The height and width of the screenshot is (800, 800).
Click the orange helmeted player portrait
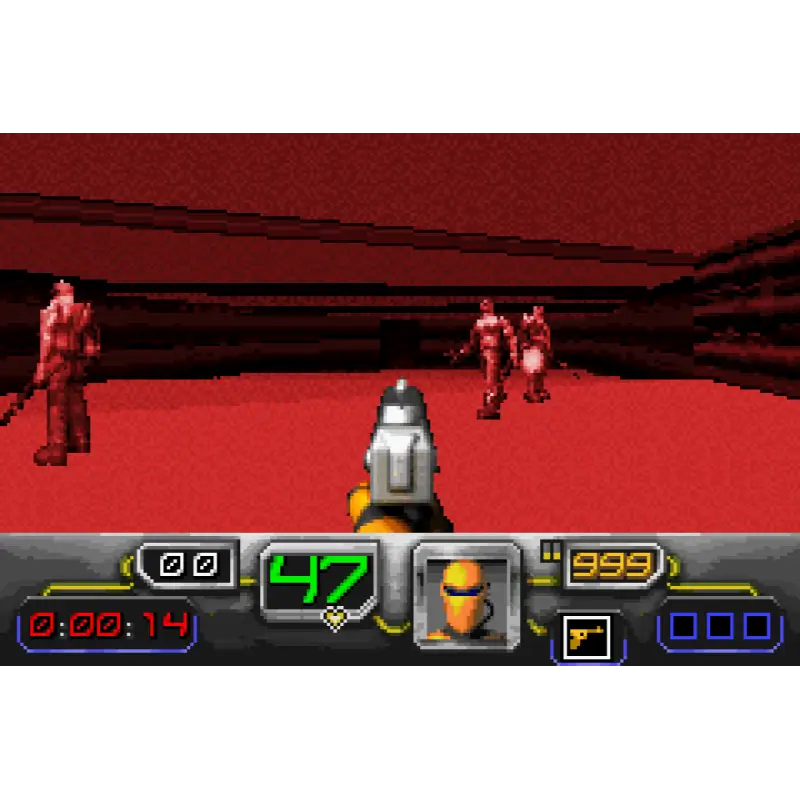(466, 596)
